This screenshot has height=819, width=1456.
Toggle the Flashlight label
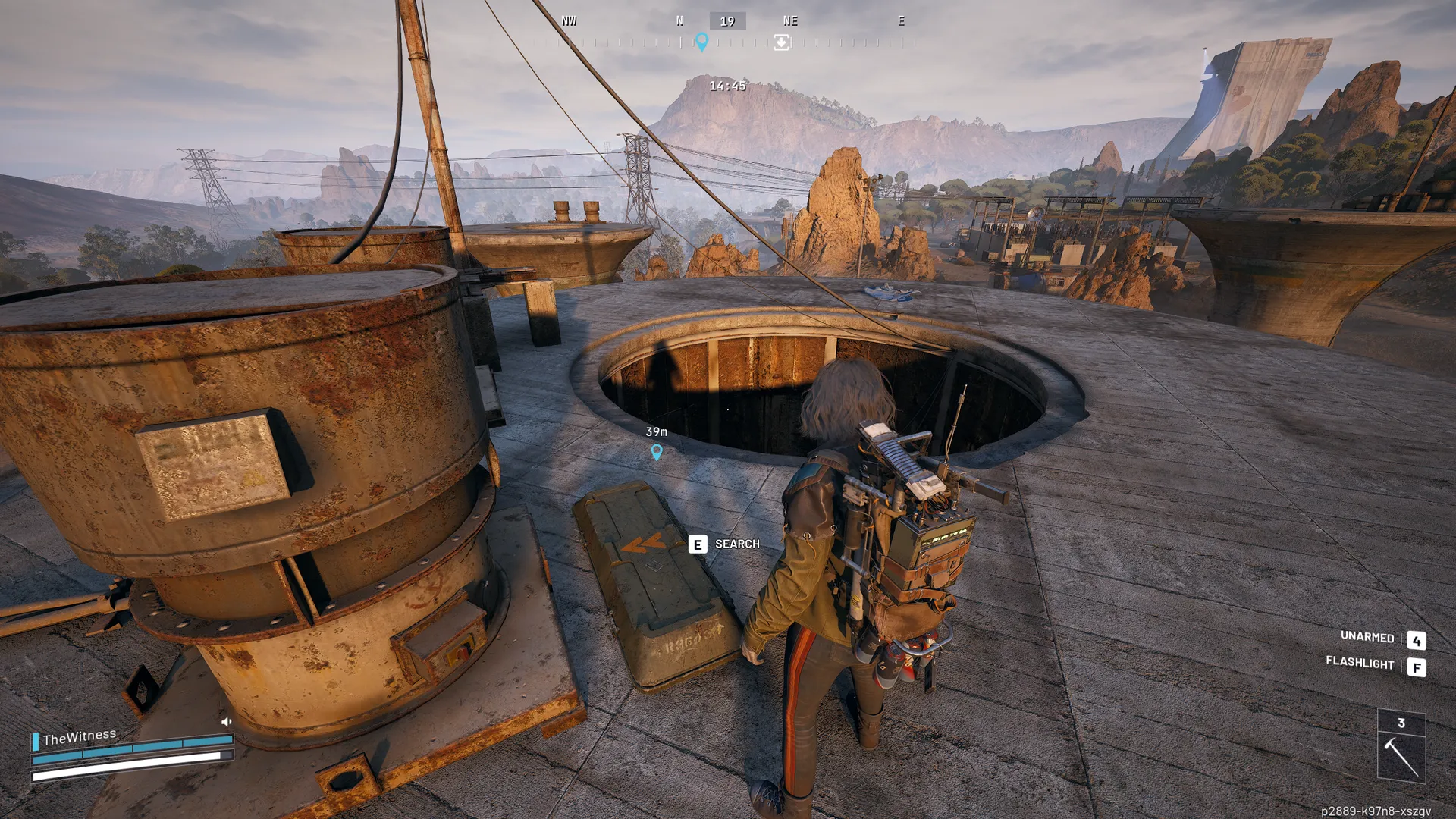click(x=1360, y=663)
